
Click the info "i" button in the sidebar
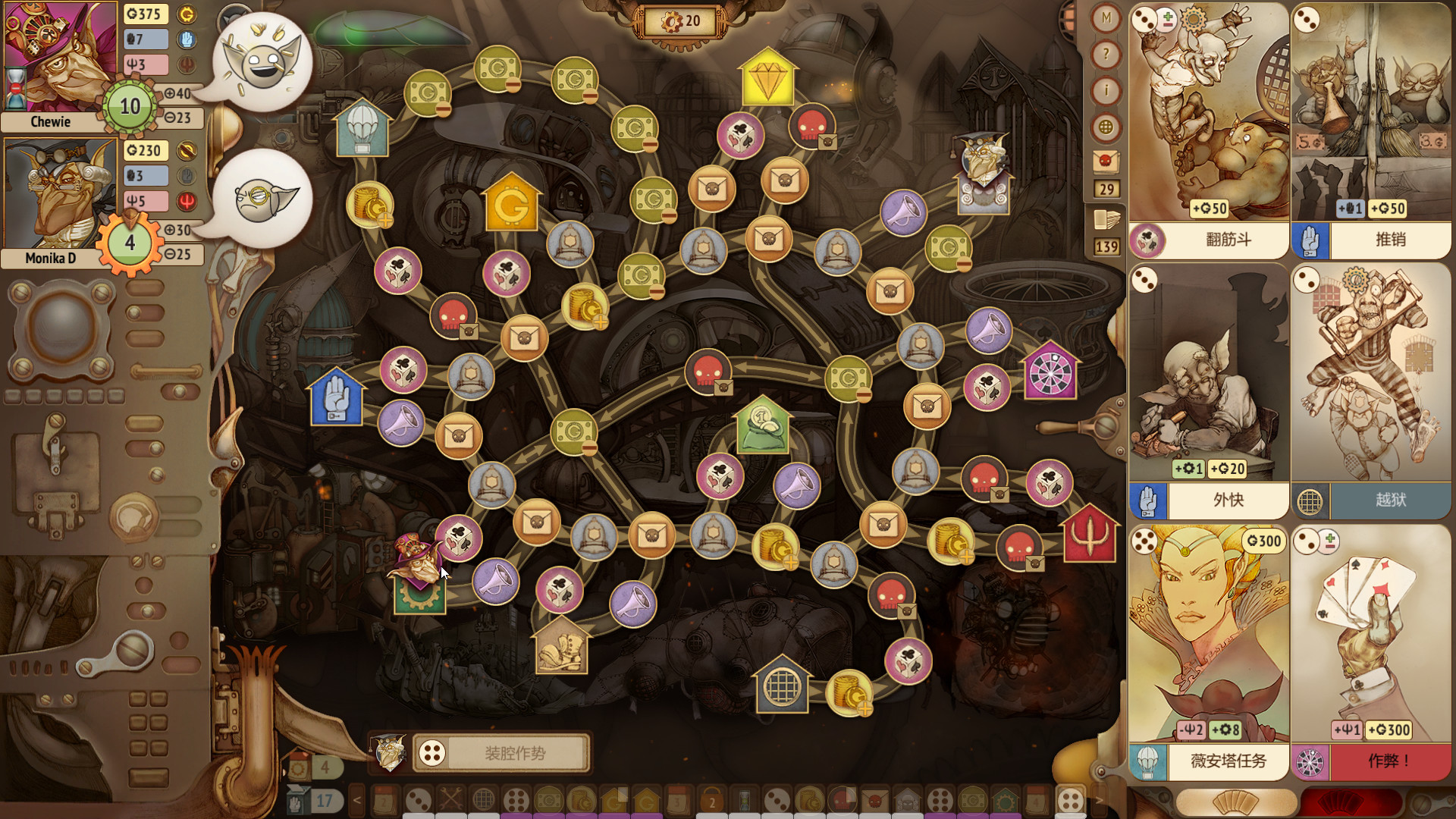(x=1106, y=92)
